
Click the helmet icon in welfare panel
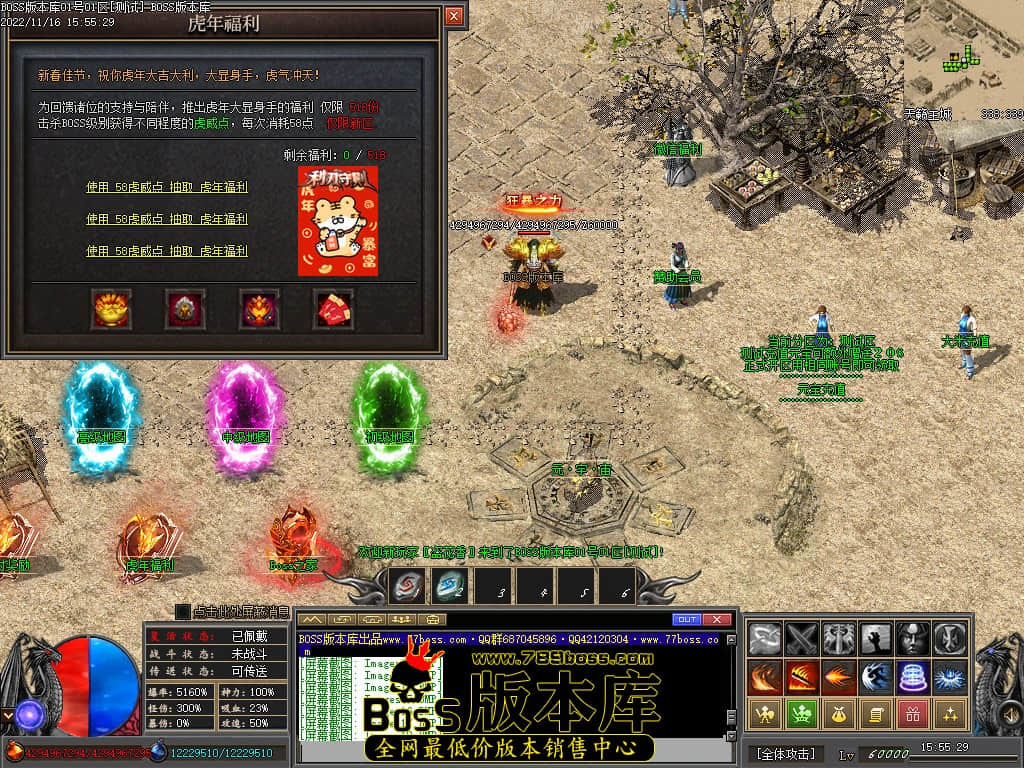tap(185, 309)
